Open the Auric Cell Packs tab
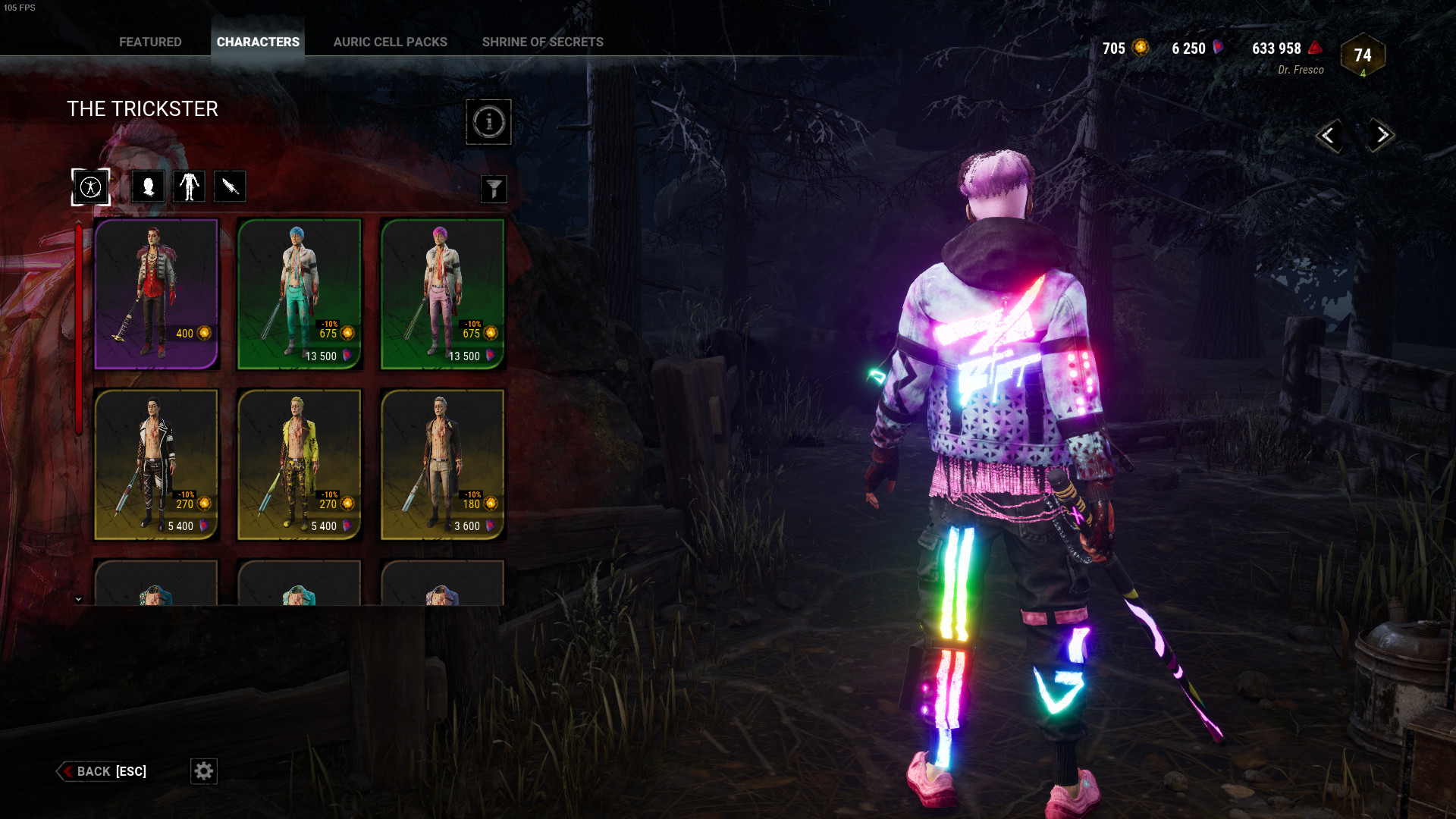The width and height of the screenshot is (1456, 819). point(391,42)
